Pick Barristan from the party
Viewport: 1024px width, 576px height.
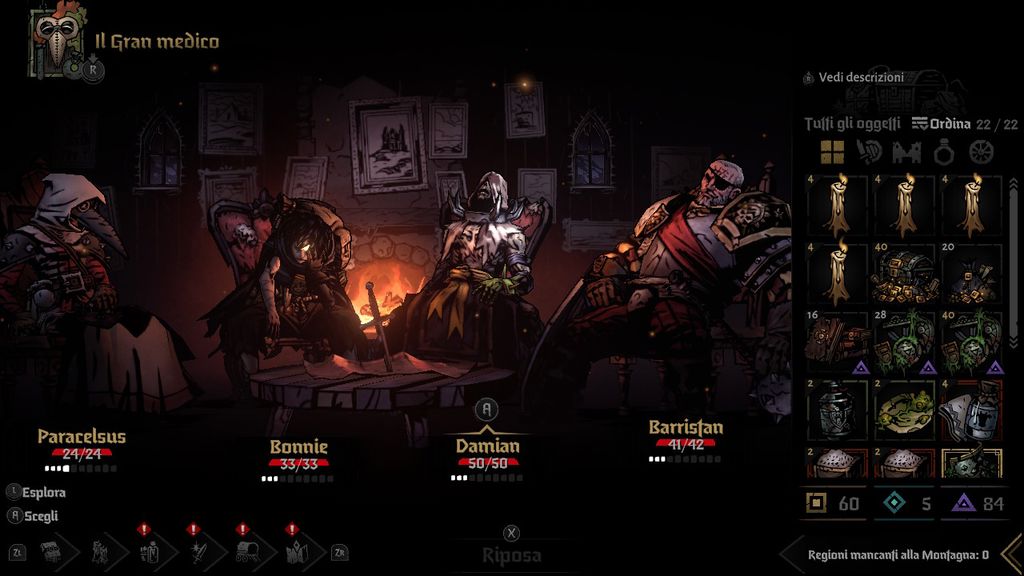click(685, 428)
